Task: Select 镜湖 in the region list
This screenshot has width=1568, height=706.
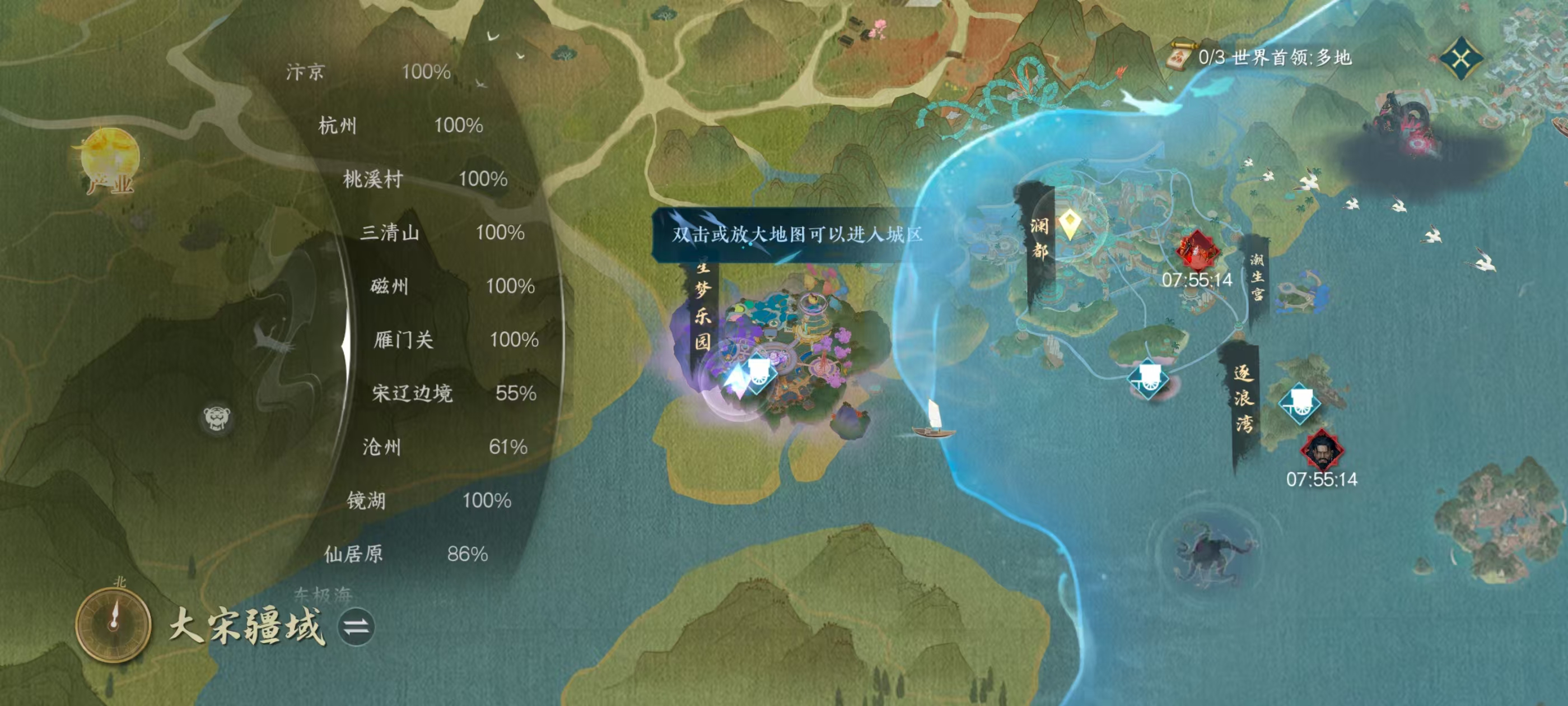Action: coord(428,500)
